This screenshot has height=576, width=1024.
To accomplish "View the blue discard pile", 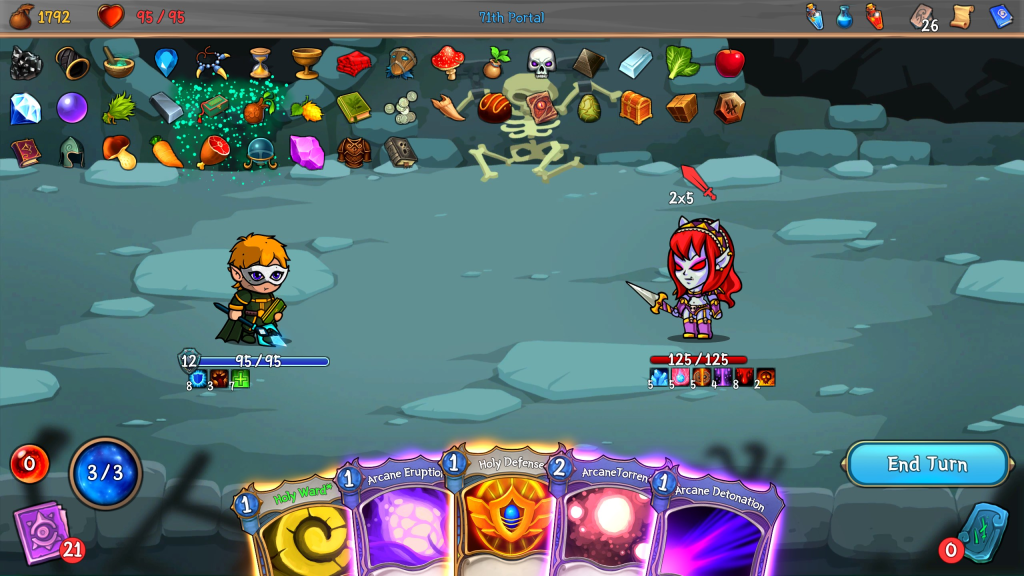I will tap(982, 530).
